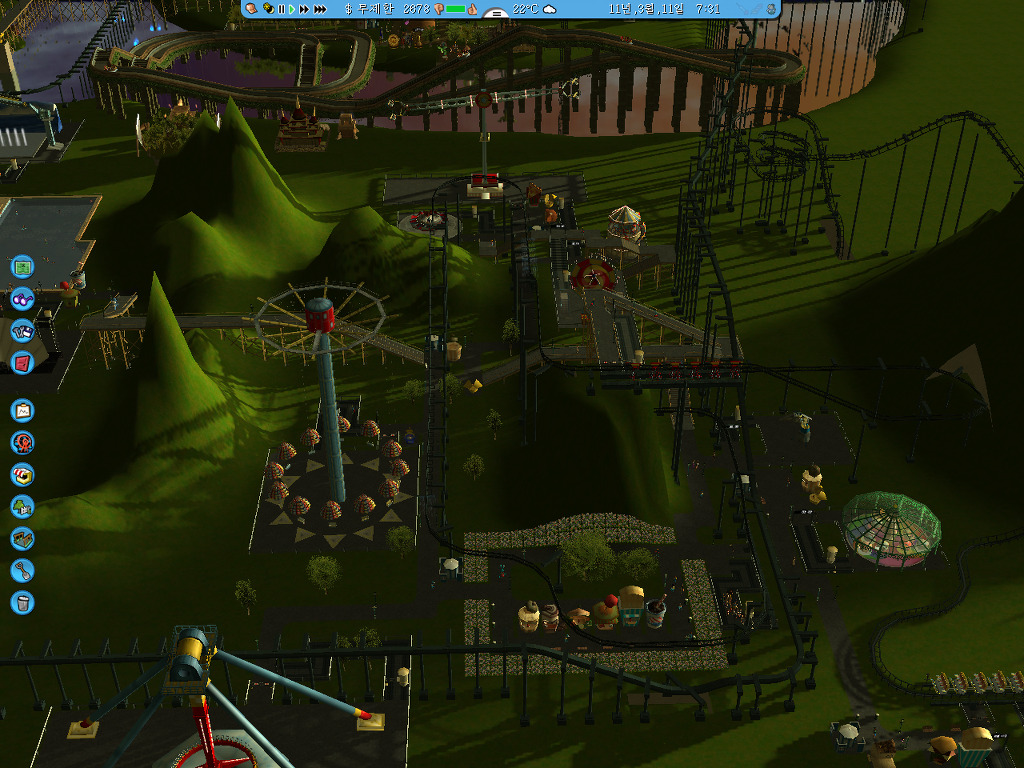Open the paths and queues icon
The height and width of the screenshot is (768, 1024).
[x=22, y=538]
